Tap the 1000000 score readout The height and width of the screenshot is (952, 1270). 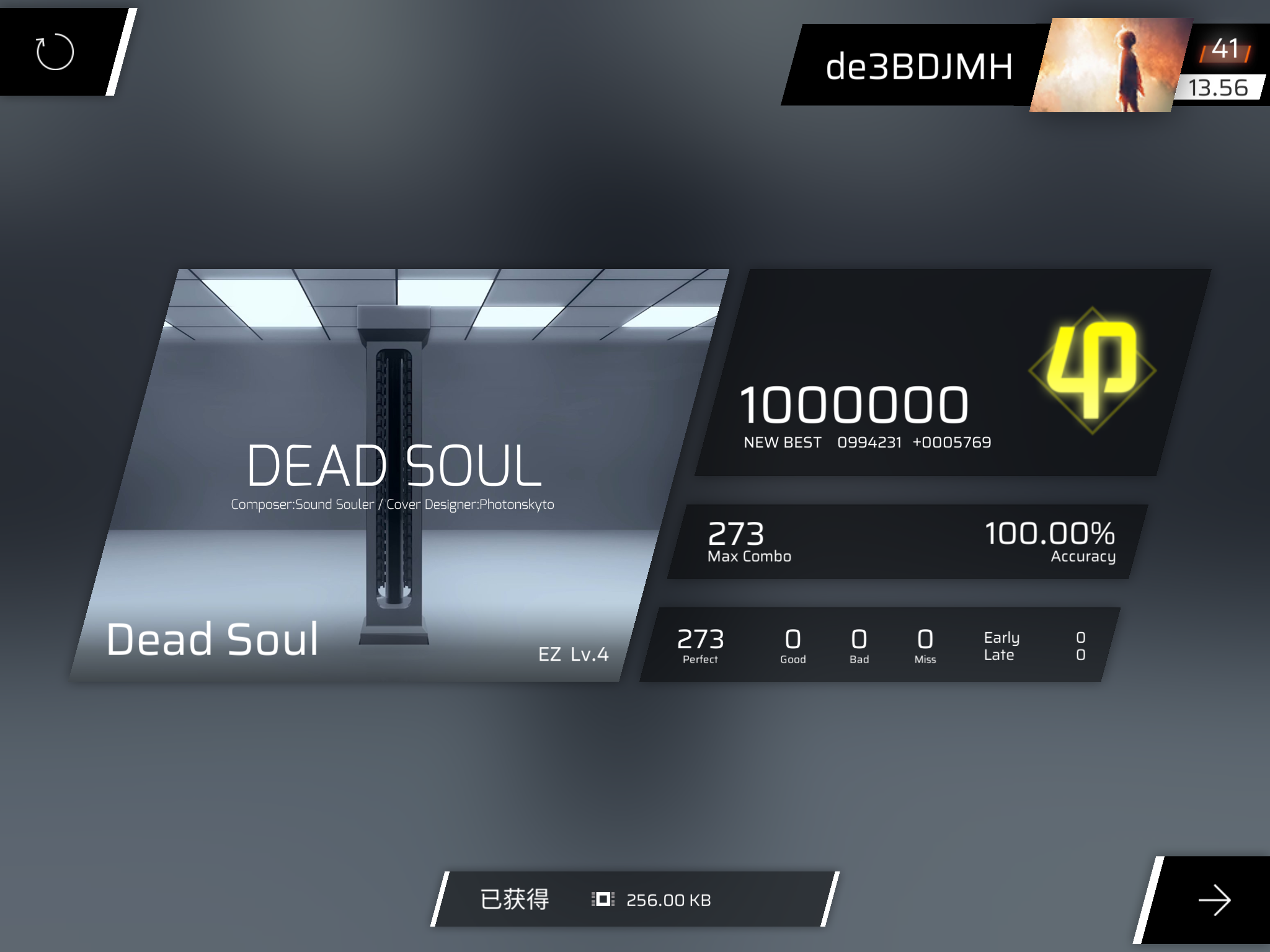coord(854,404)
